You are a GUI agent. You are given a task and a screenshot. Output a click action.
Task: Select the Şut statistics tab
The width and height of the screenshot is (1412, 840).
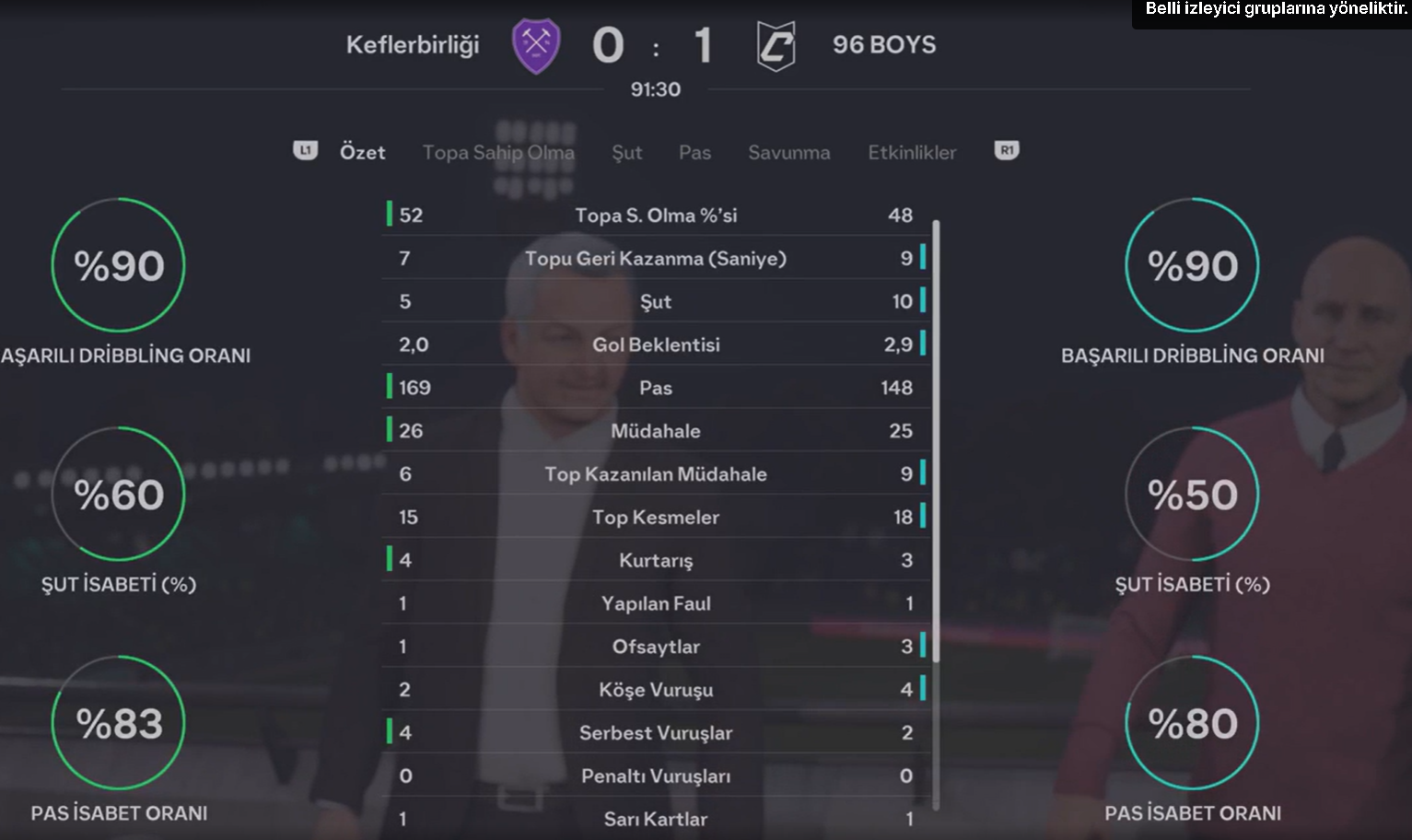pos(626,152)
